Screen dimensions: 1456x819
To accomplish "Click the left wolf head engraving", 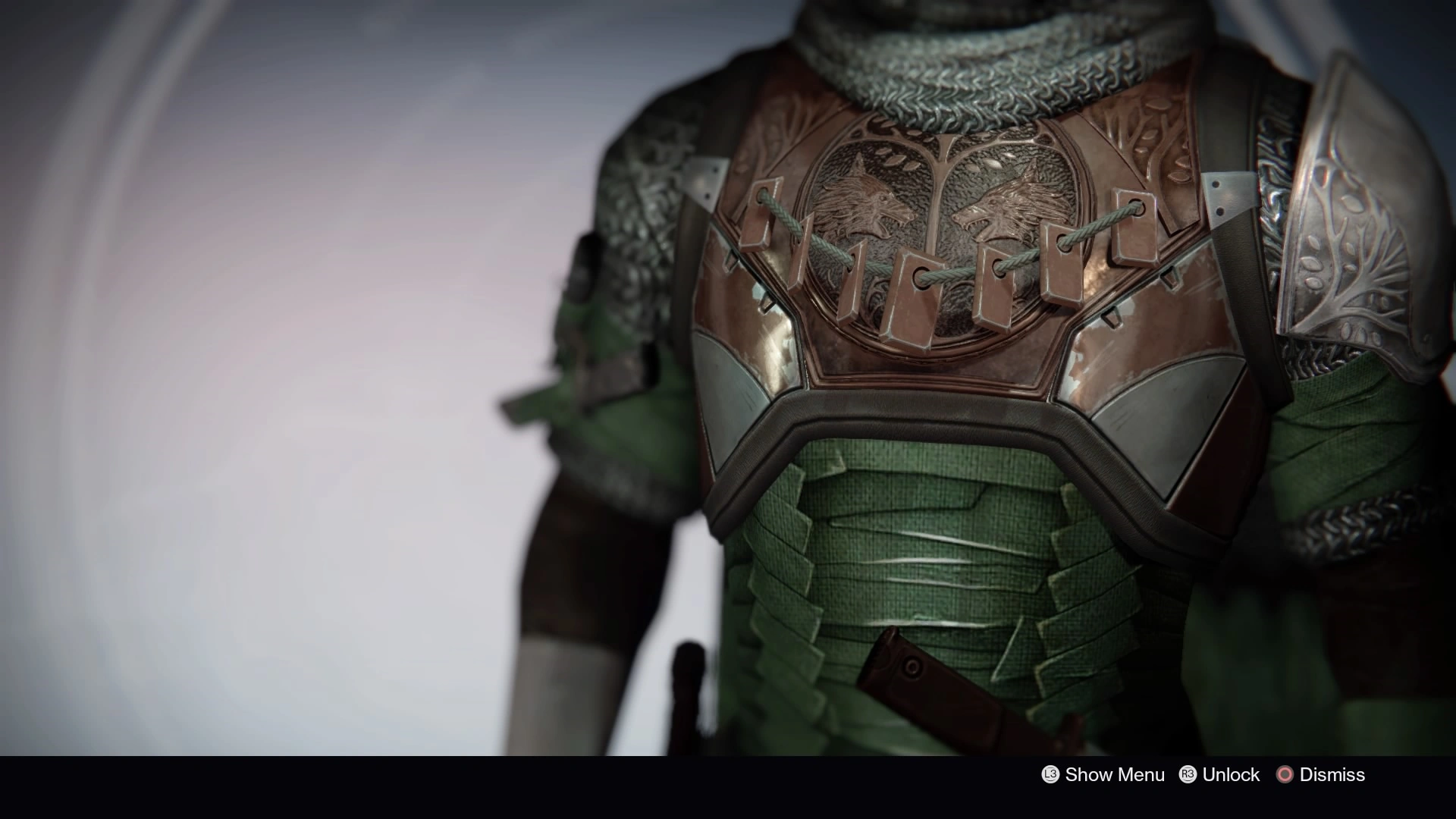I will click(864, 197).
